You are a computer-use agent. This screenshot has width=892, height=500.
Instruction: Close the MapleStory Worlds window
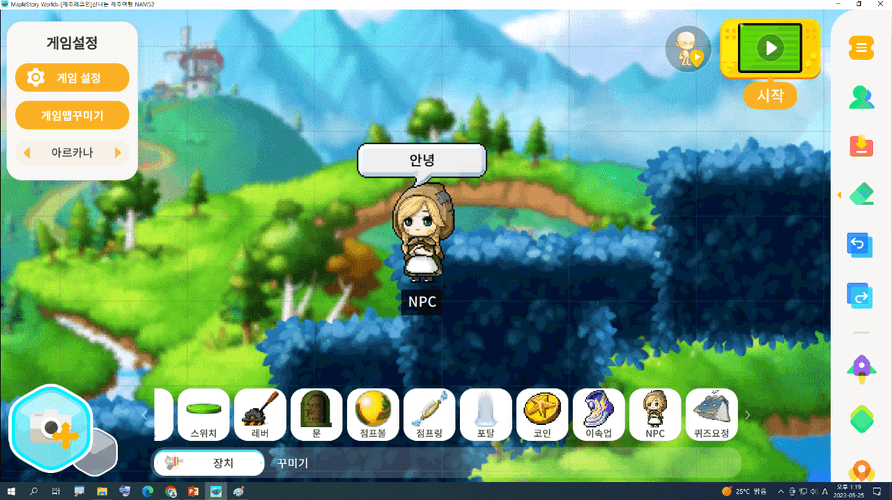(877, 6)
